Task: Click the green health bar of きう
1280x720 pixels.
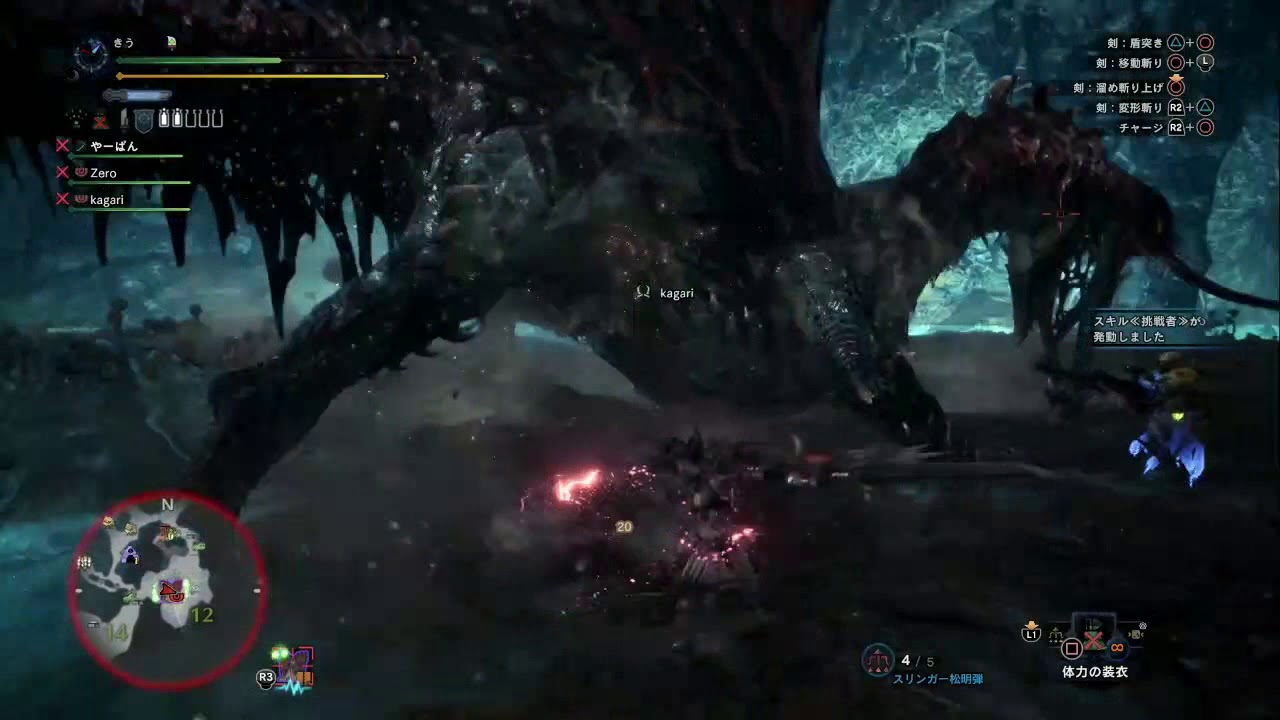Action: 200,61
